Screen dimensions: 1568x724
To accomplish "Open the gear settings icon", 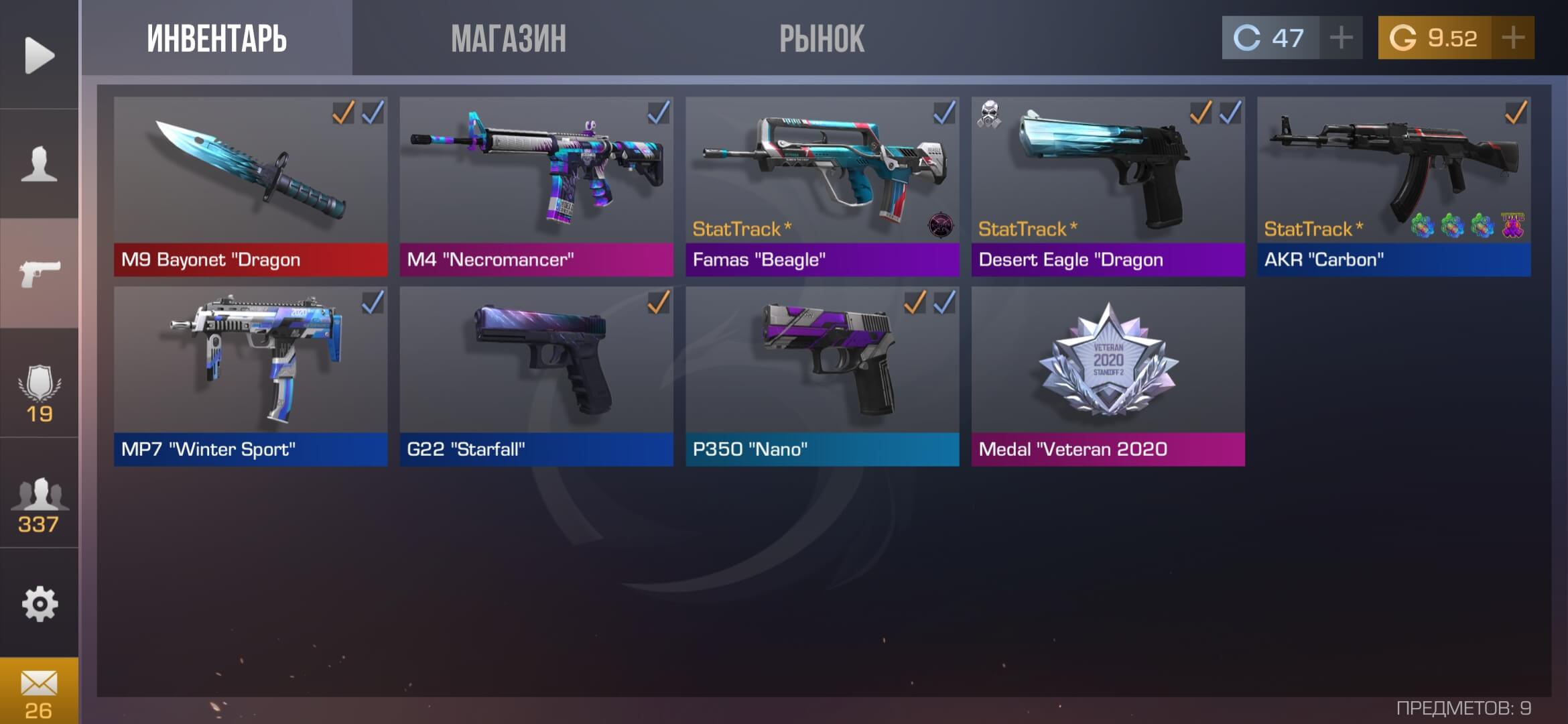I will tap(39, 604).
